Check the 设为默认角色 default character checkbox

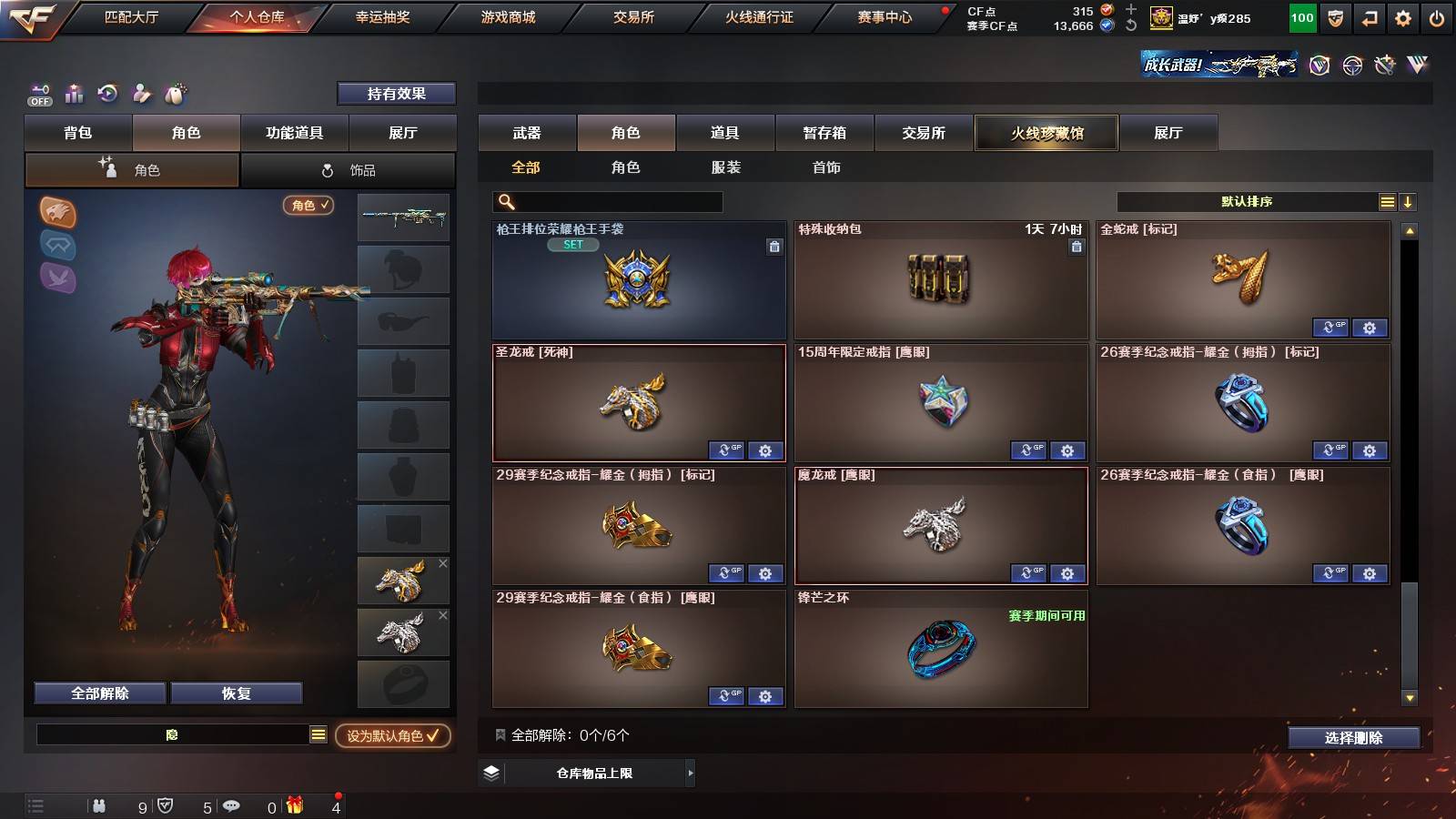point(435,737)
